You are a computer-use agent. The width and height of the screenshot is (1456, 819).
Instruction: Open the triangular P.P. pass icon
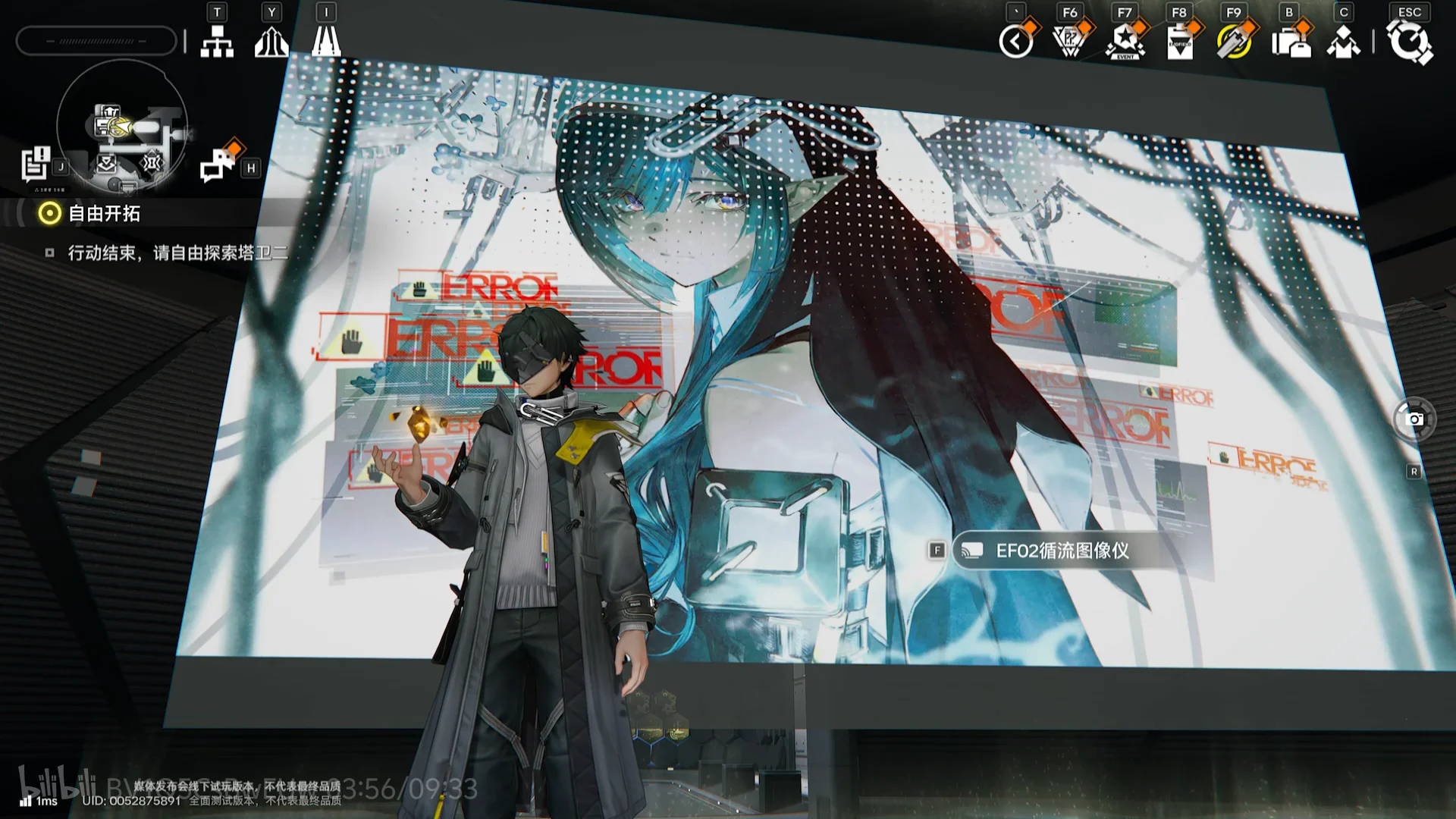(x=1071, y=42)
